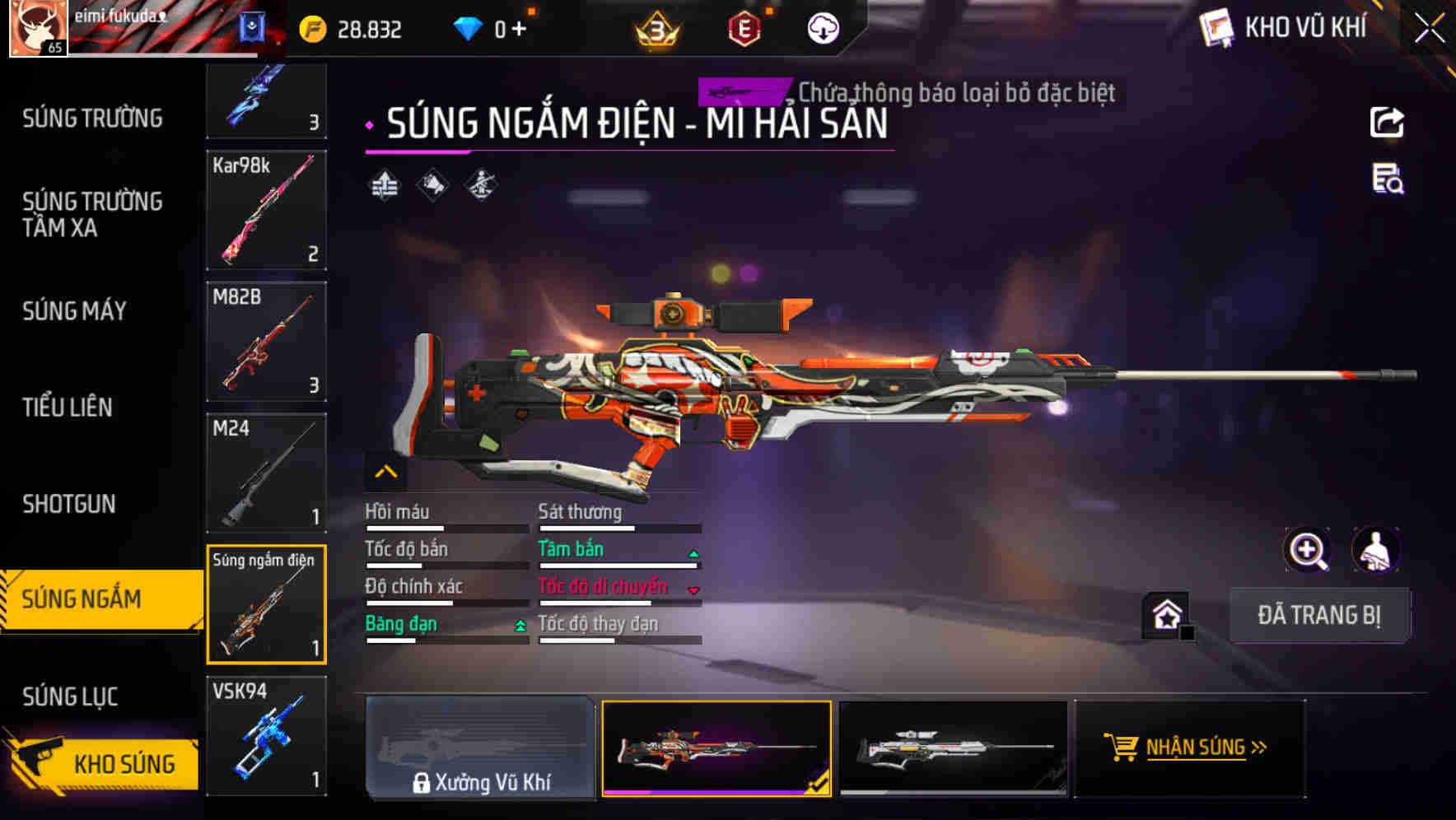Switch to the Súng Trường category
This screenshot has height=820, width=1456.
pyautogui.click(x=92, y=119)
